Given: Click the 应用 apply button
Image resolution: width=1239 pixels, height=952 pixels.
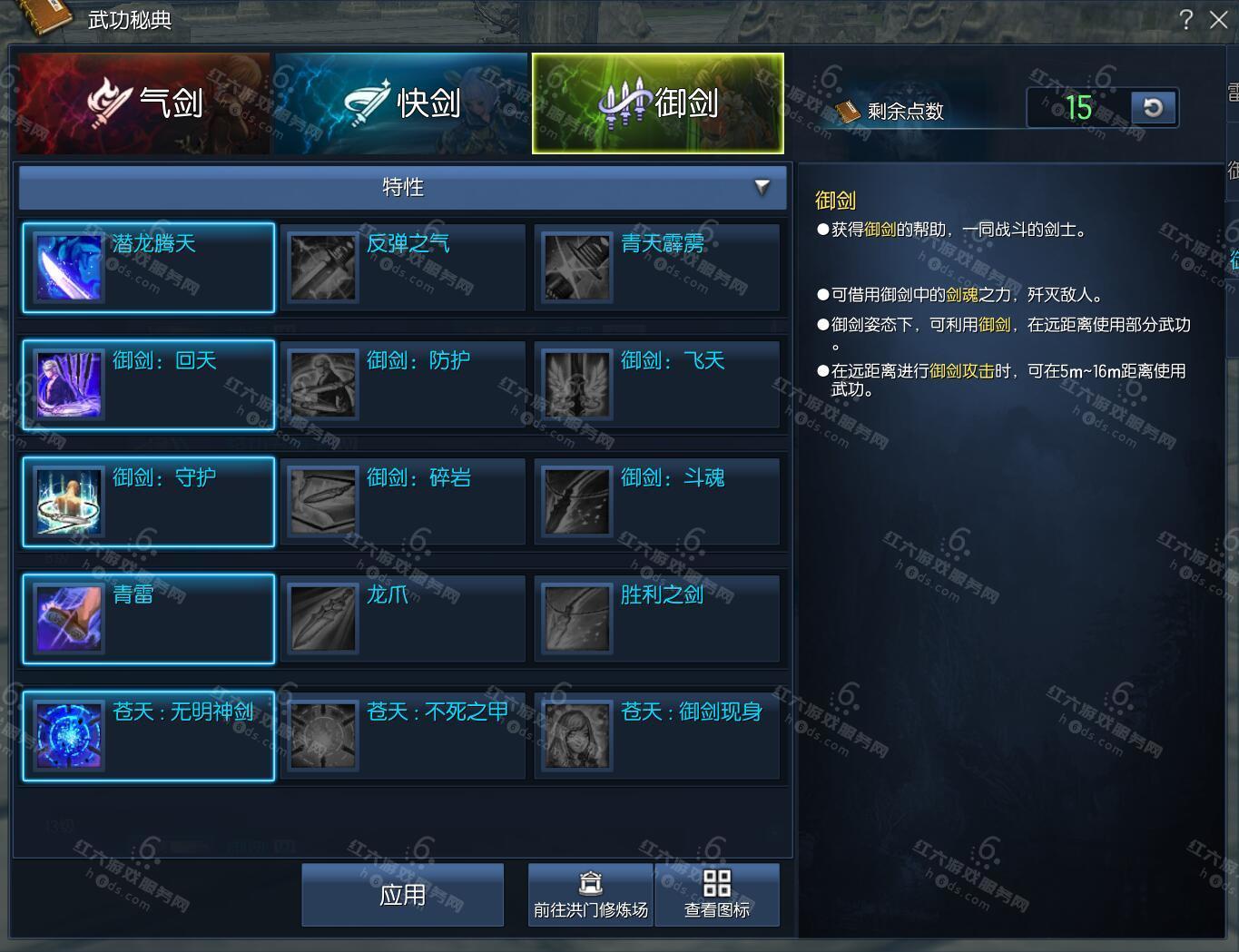Looking at the screenshot, I should 402,895.
